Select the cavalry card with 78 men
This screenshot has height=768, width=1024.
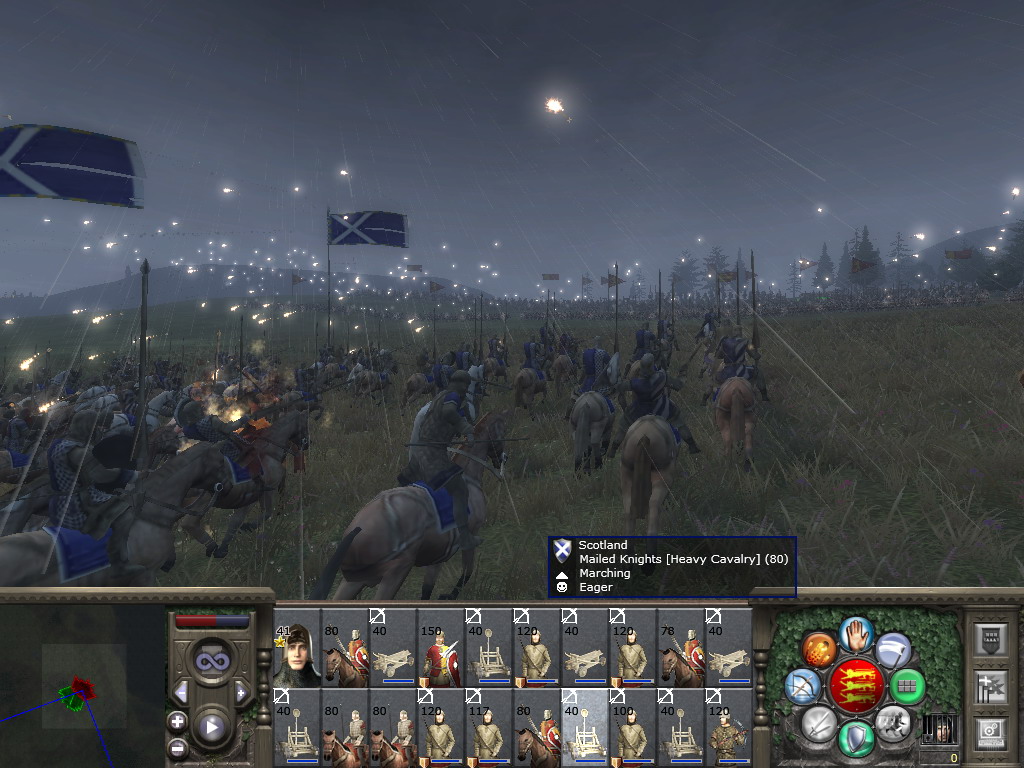click(x=681, y=648)
